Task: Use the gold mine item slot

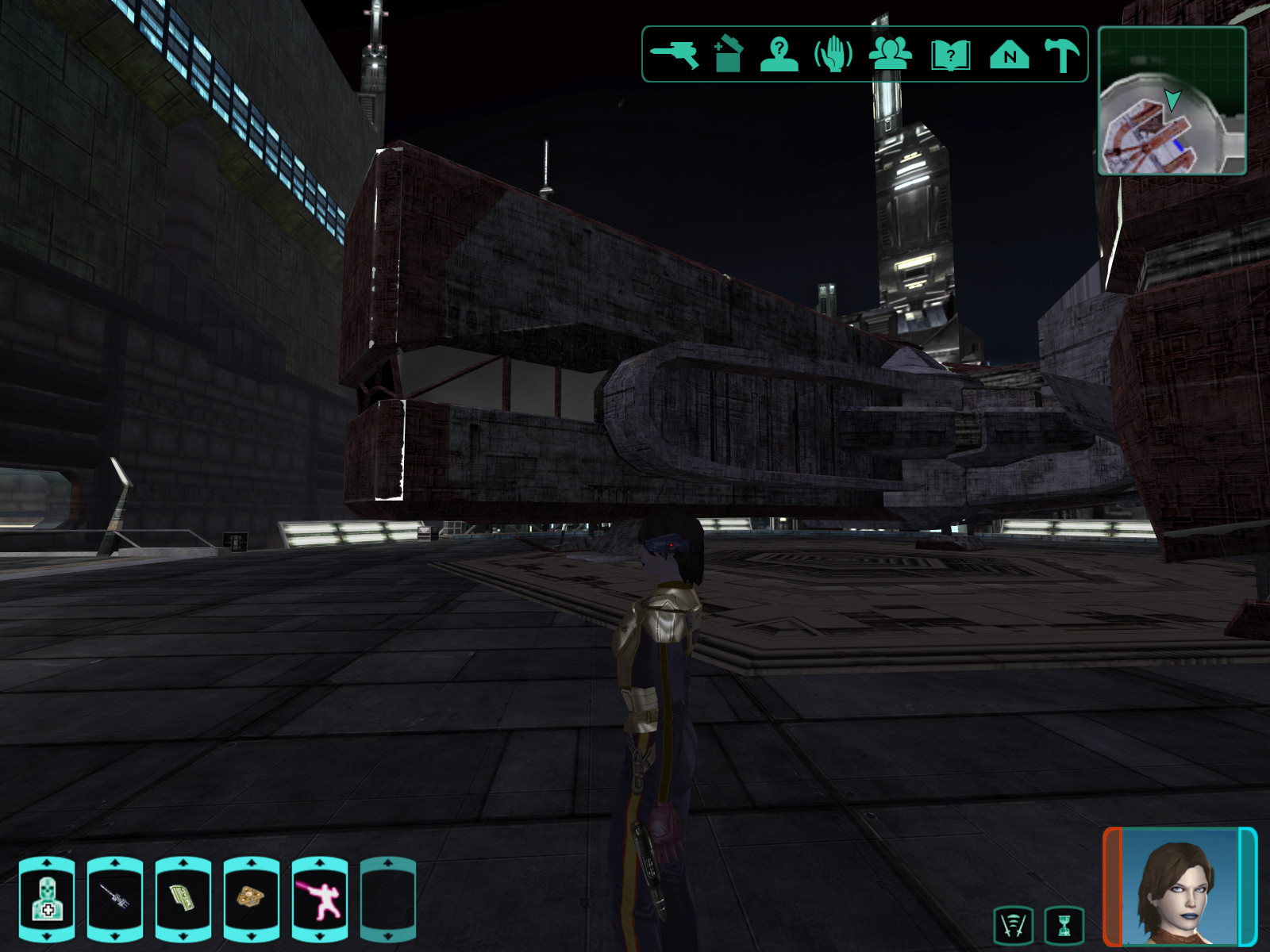Action: (x=252, y=900)
